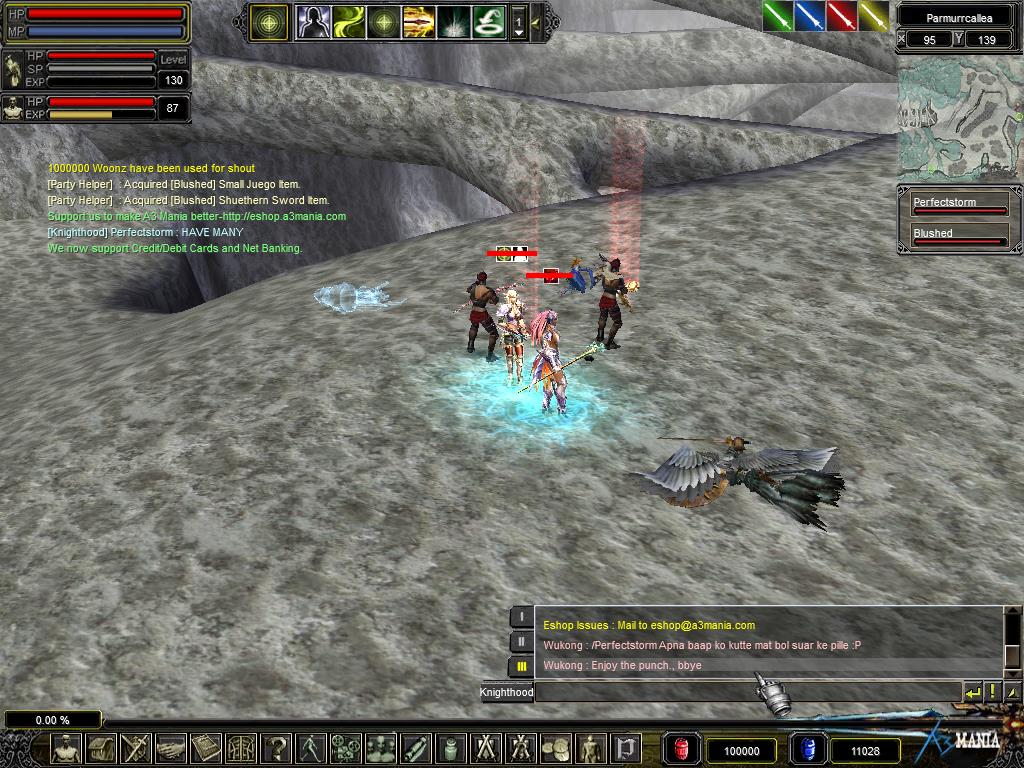Switch to chat tab I
The width and height of the screenshot is (1024, 768).
[x=521, y=617]
